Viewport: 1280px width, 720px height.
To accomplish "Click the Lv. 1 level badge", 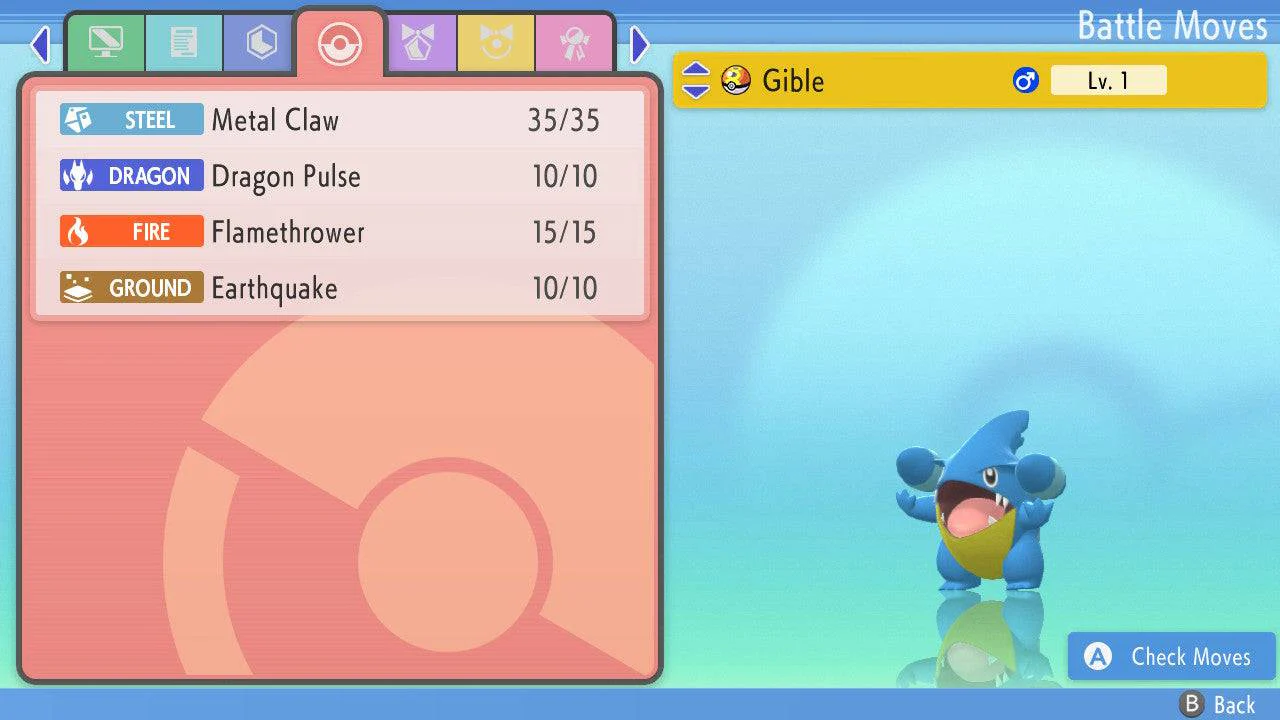I will (x=1108, y=80).
